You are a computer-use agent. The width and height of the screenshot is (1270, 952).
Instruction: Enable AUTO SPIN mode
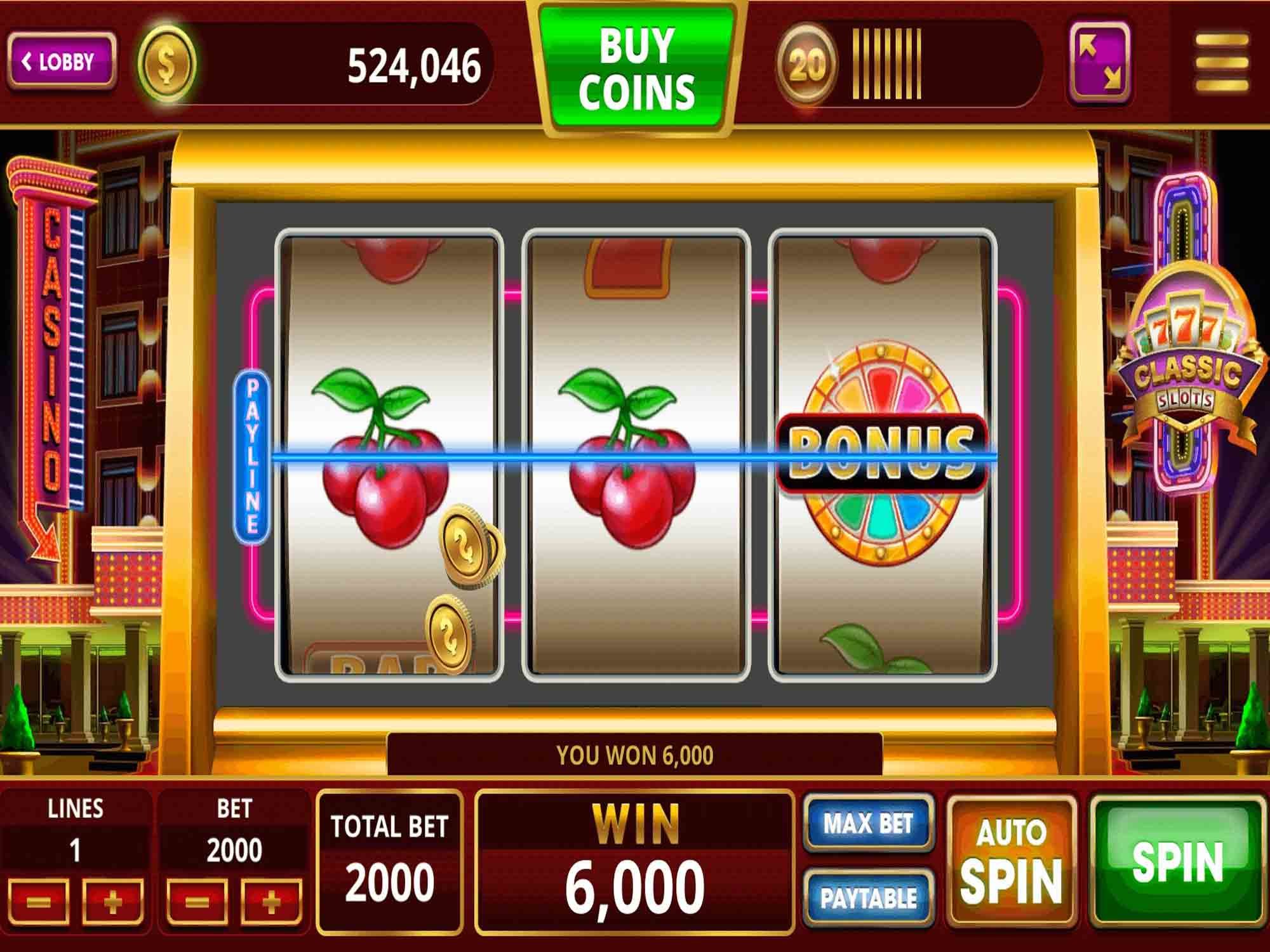tap(1012, 858)
